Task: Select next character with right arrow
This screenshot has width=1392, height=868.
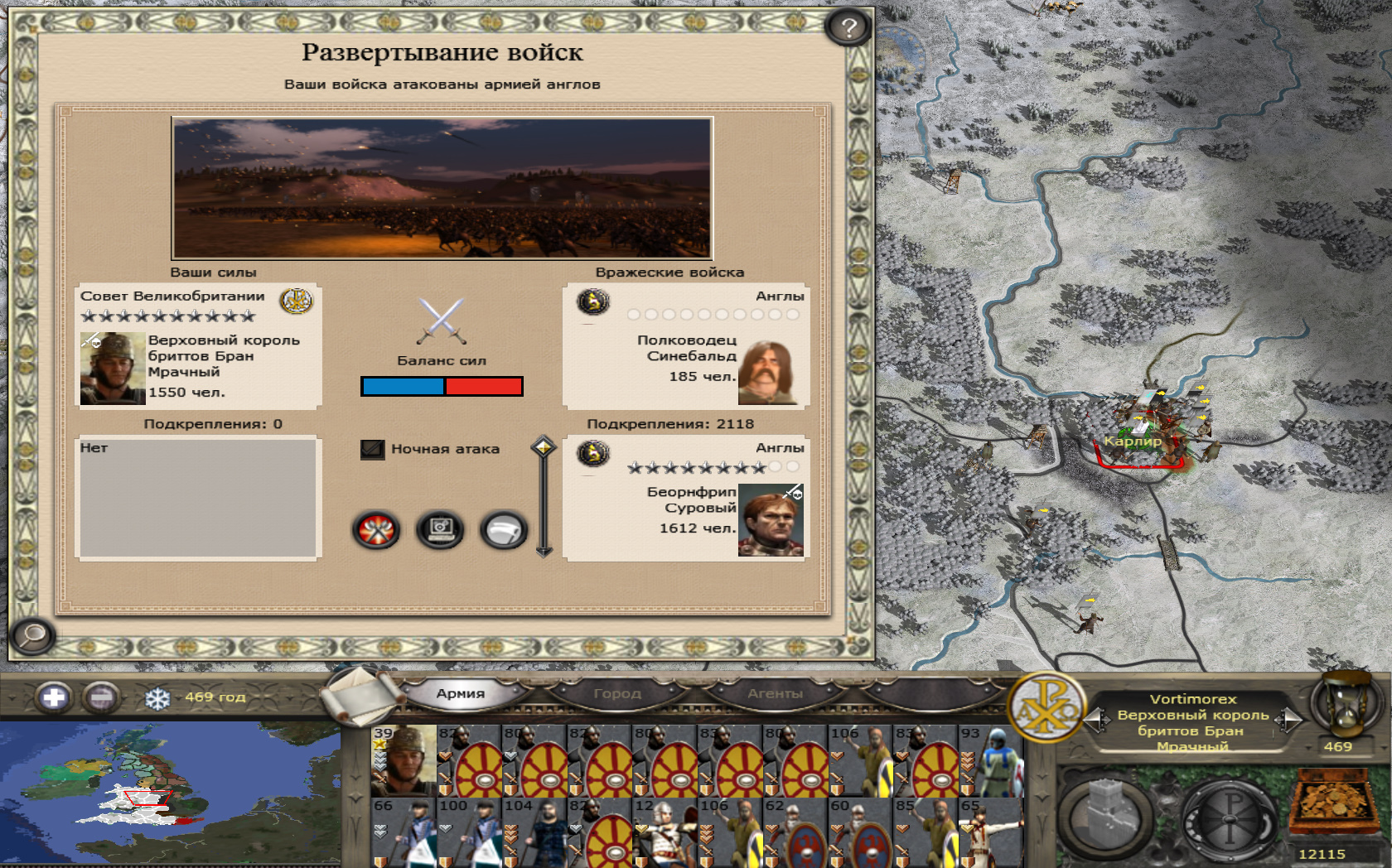Action: [x=1288, y=720]
